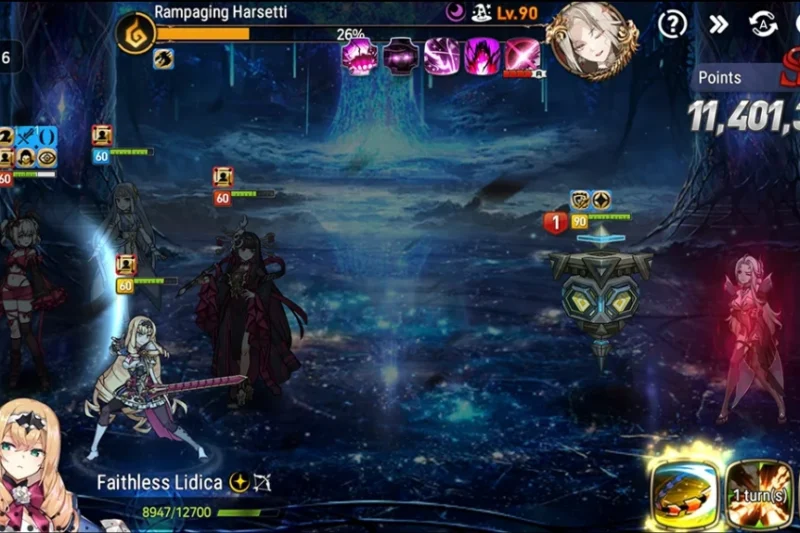Inspect the boss's skill icon with red gauge
The height and width of the screenshot is (533, 800).
pyautogui.click(x=522, y=56)
